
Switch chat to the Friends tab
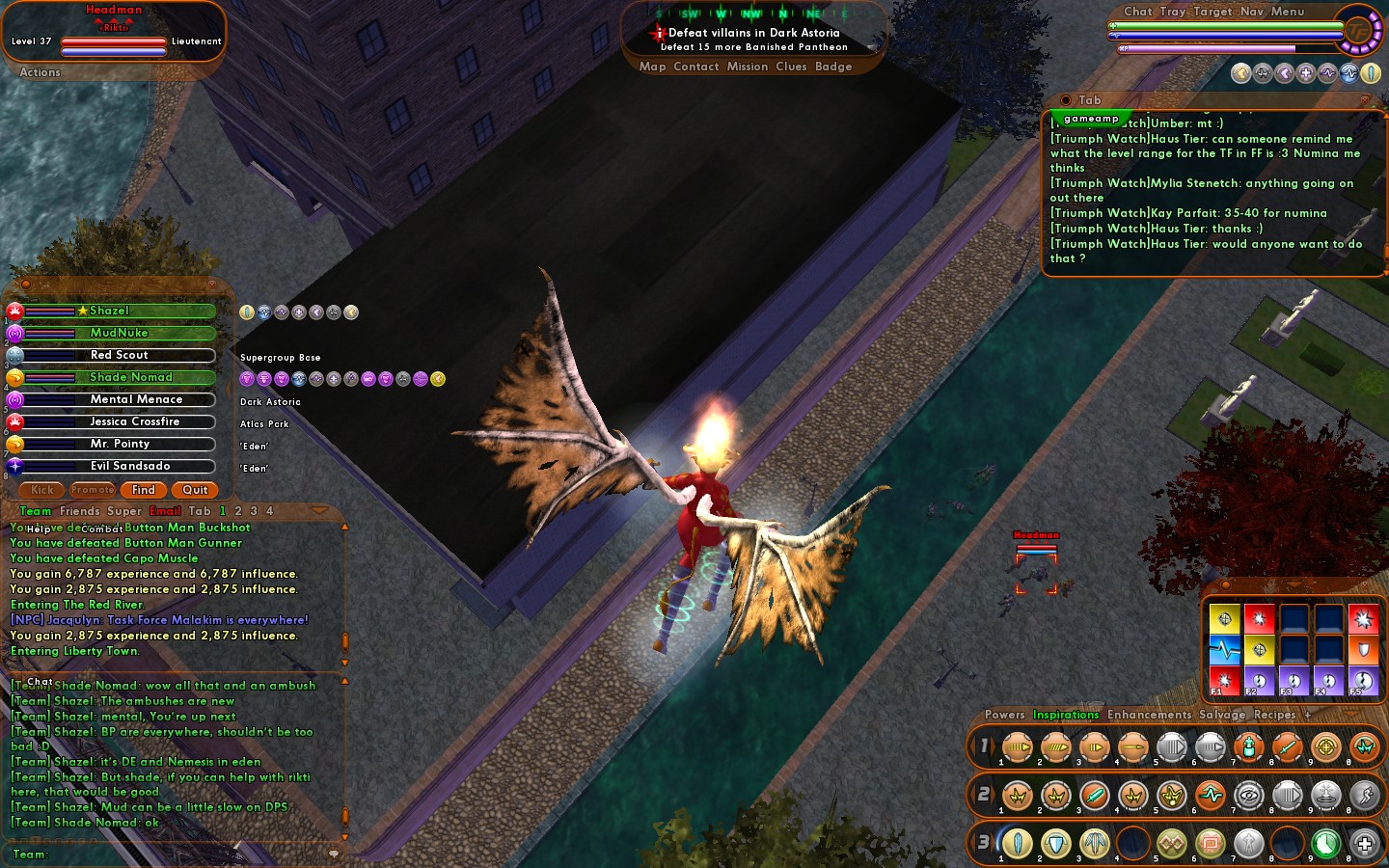click(x=79, y=511)
